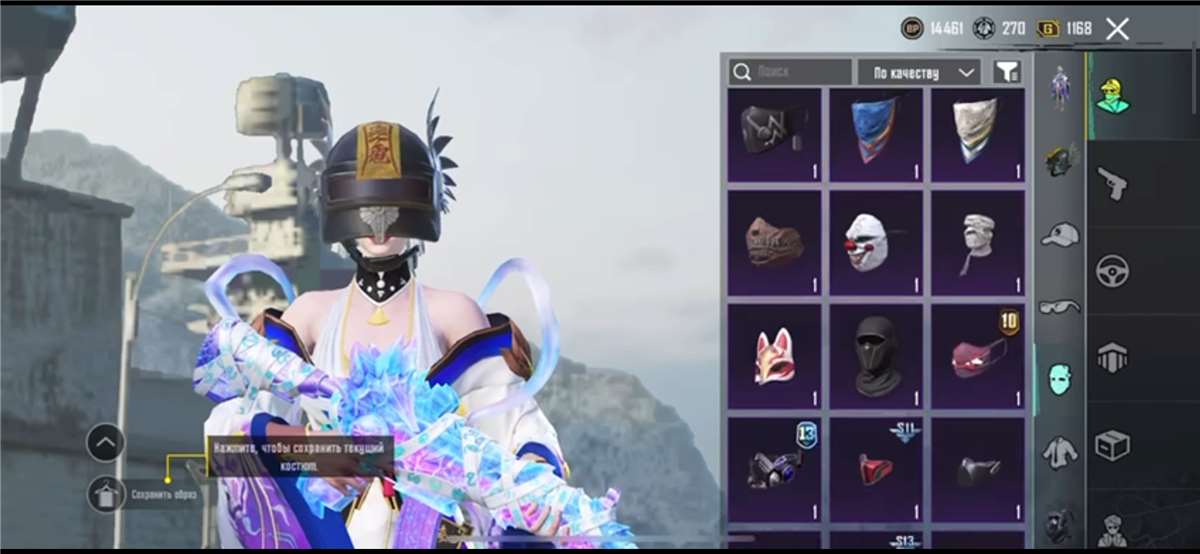Close the inventory with the X button

coord(1117,29)
